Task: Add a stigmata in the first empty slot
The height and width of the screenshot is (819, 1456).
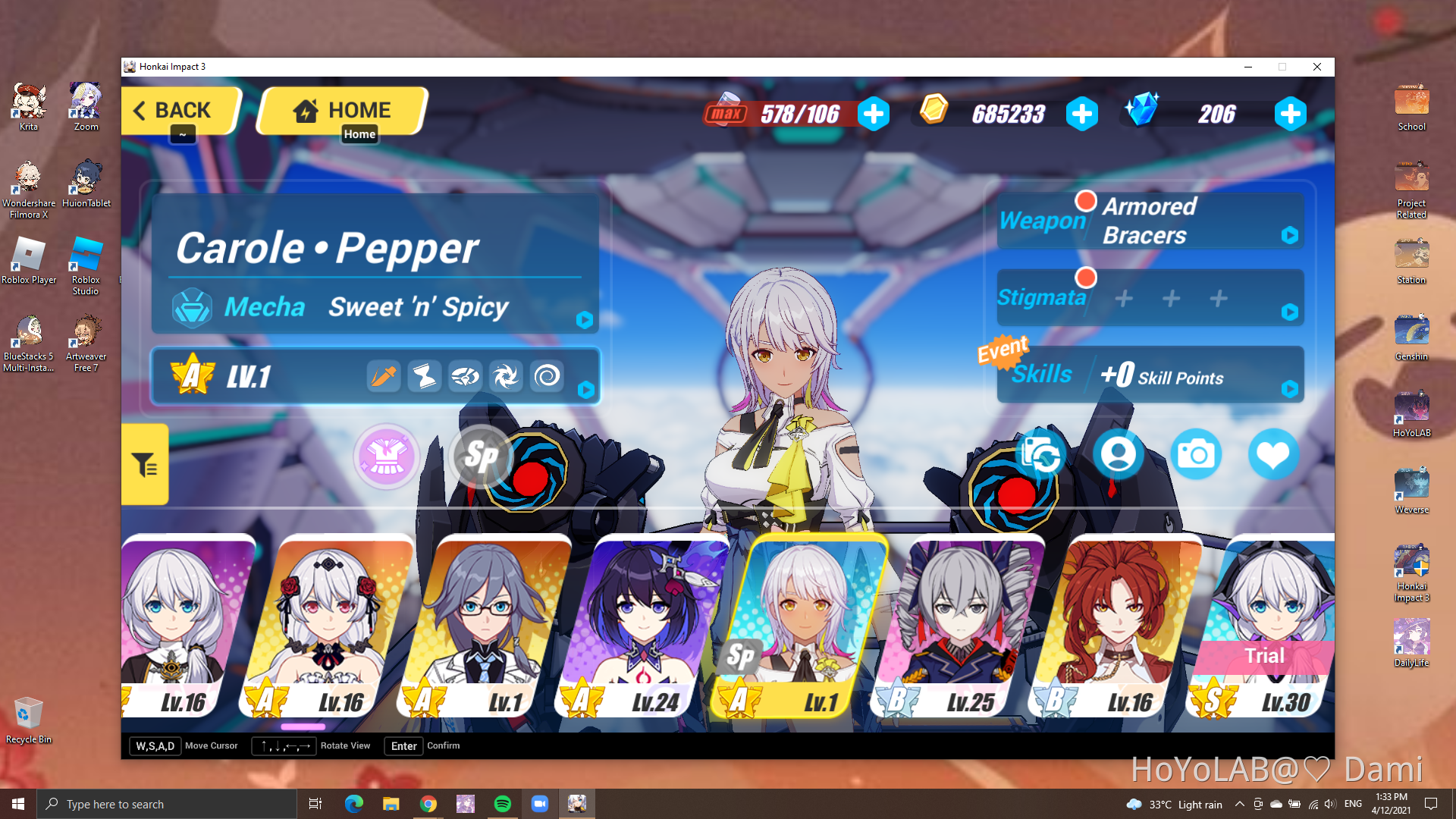Action: tap(1123, 298)
